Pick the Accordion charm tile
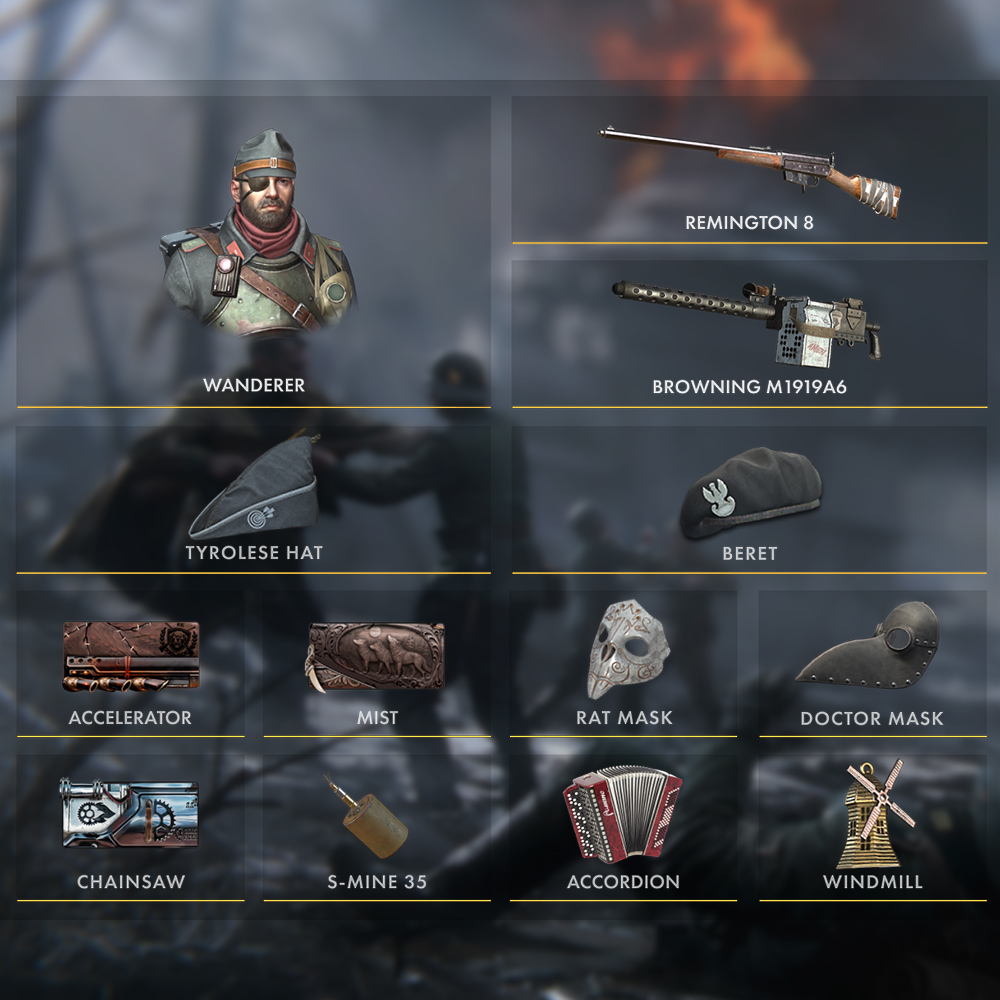This screenshot has height=1000, width=1000. [624, 827]
